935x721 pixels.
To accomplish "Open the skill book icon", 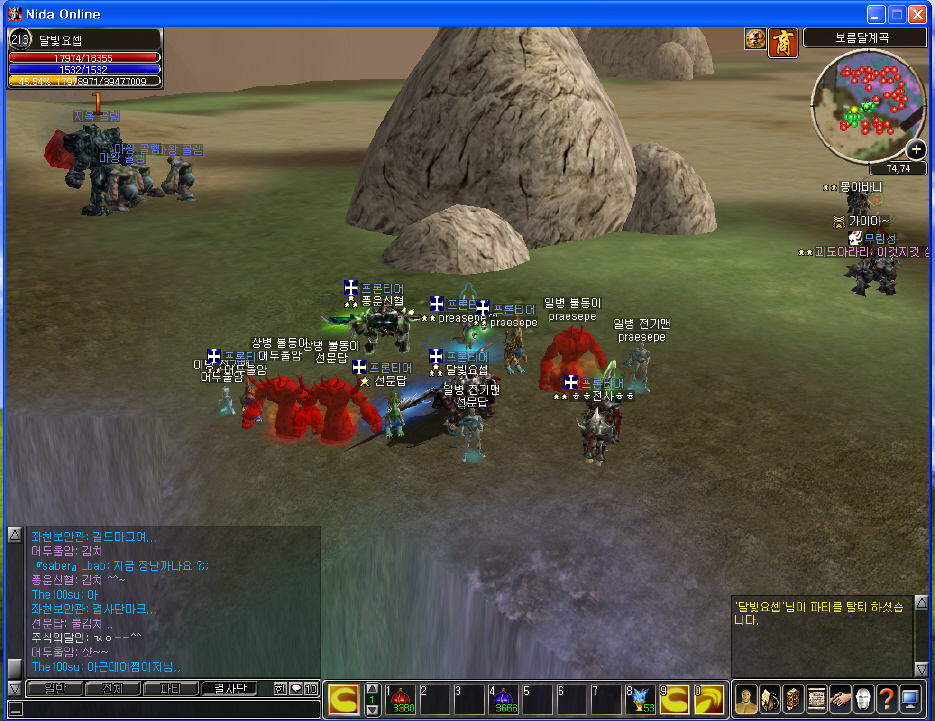I will (792, 699).
